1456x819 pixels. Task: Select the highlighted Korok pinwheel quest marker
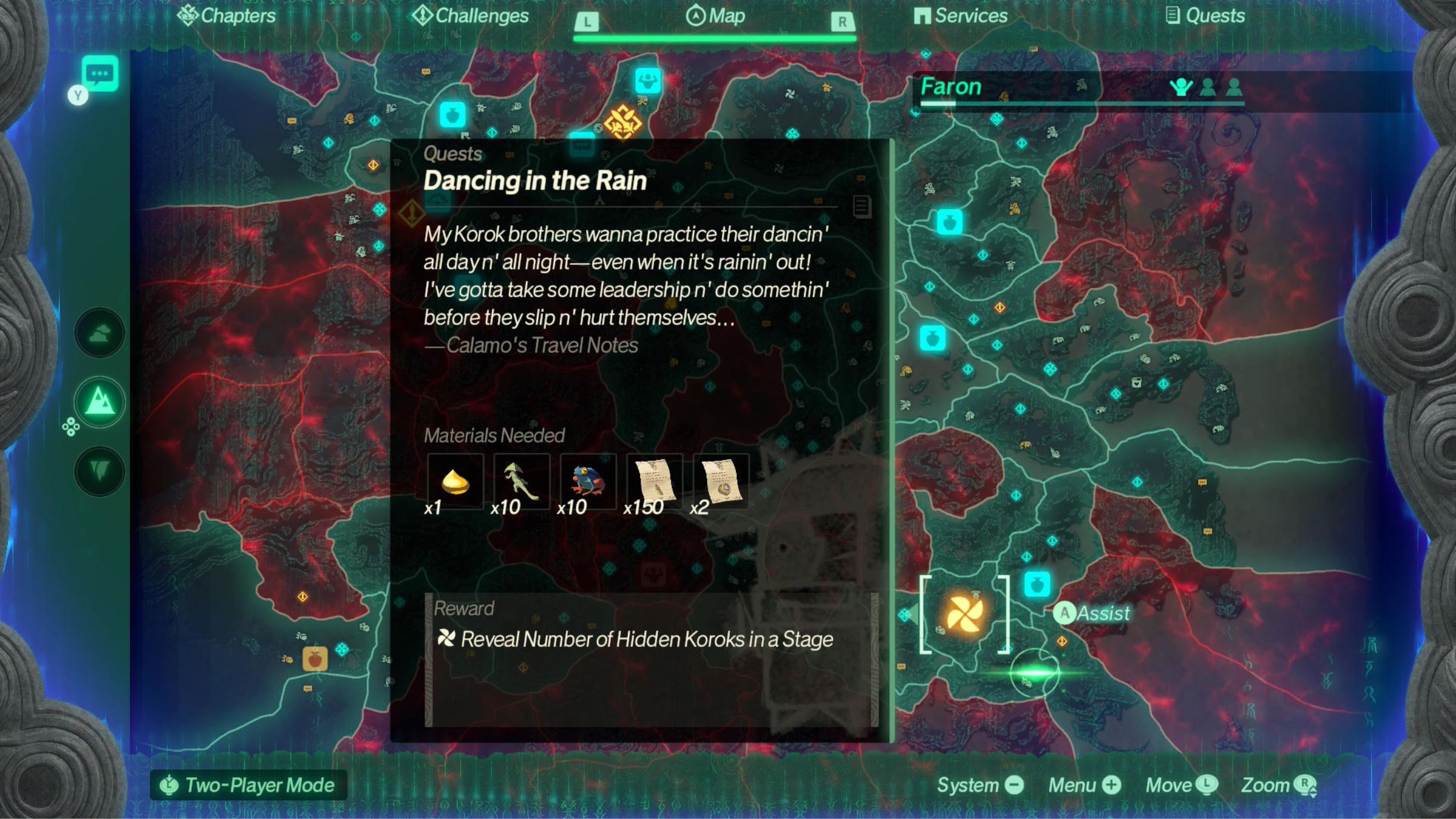point(964,613)
